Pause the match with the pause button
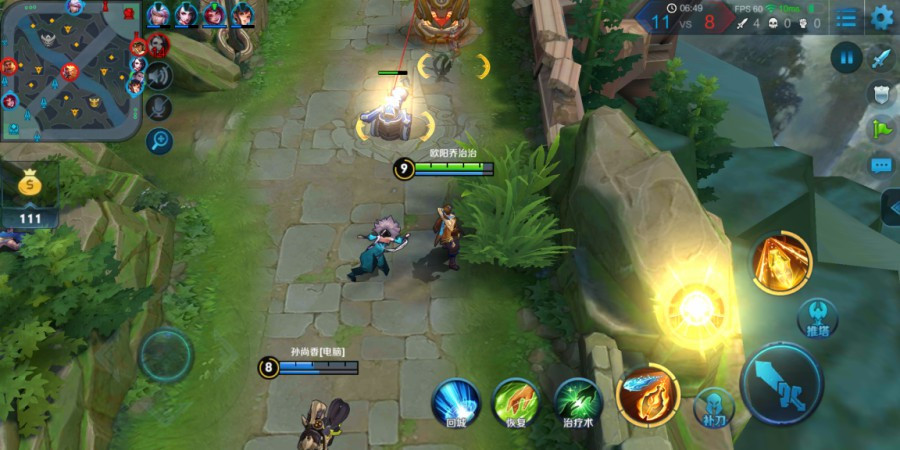This screenshot has width=900, height=450. coord(846,57)
